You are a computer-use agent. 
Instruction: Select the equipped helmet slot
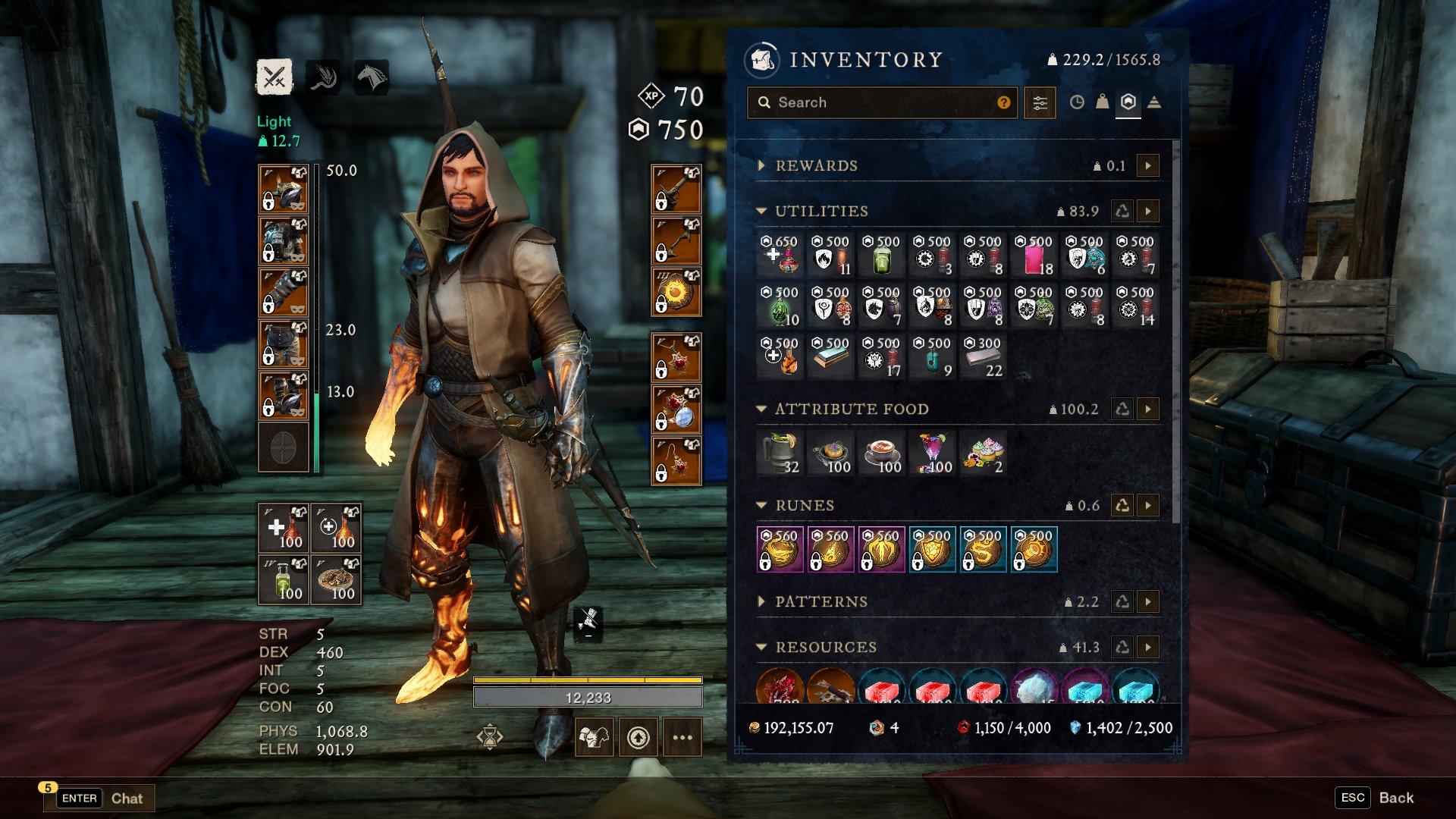284,189
